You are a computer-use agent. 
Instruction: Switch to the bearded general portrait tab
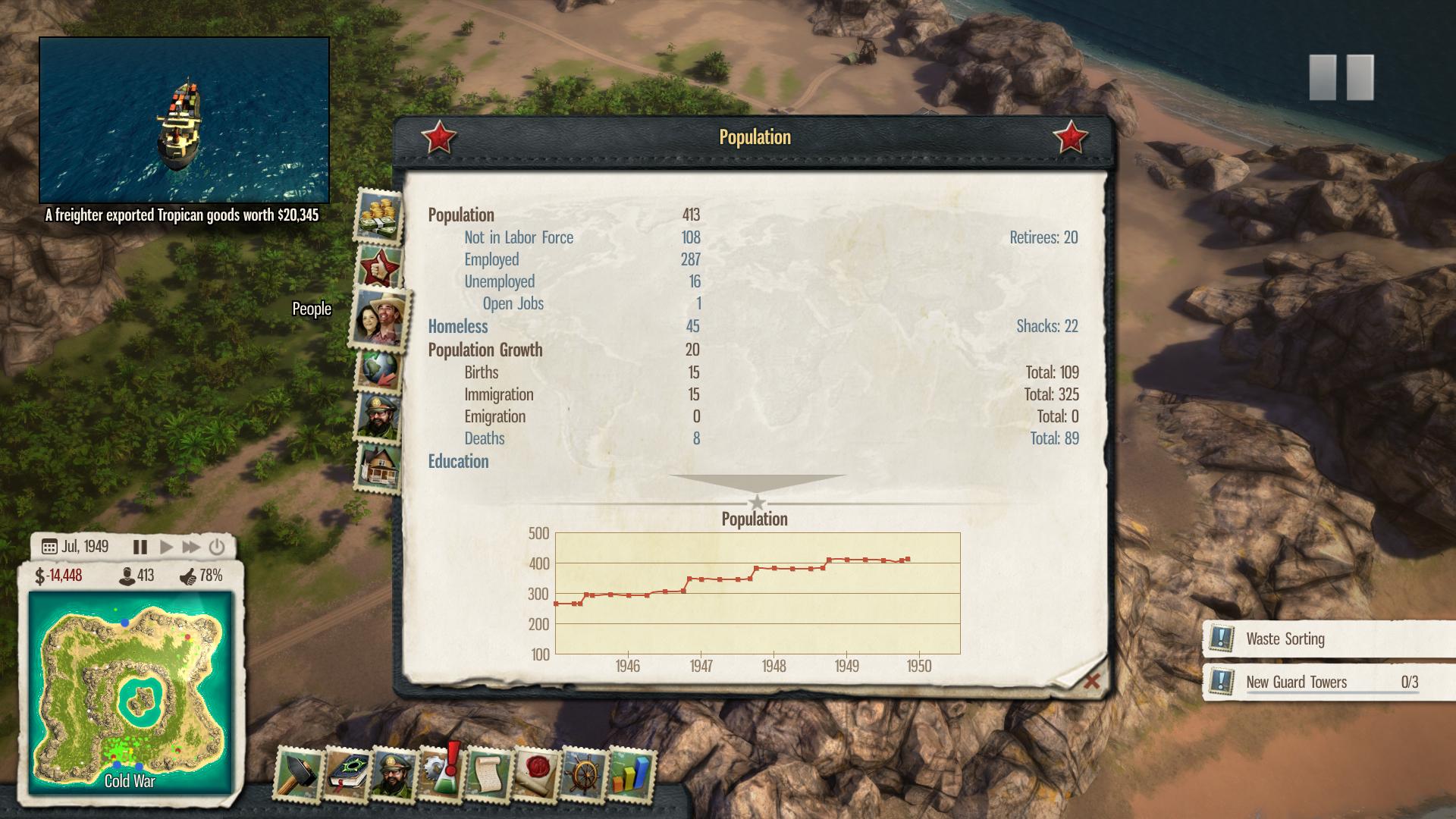pos(378,416)
